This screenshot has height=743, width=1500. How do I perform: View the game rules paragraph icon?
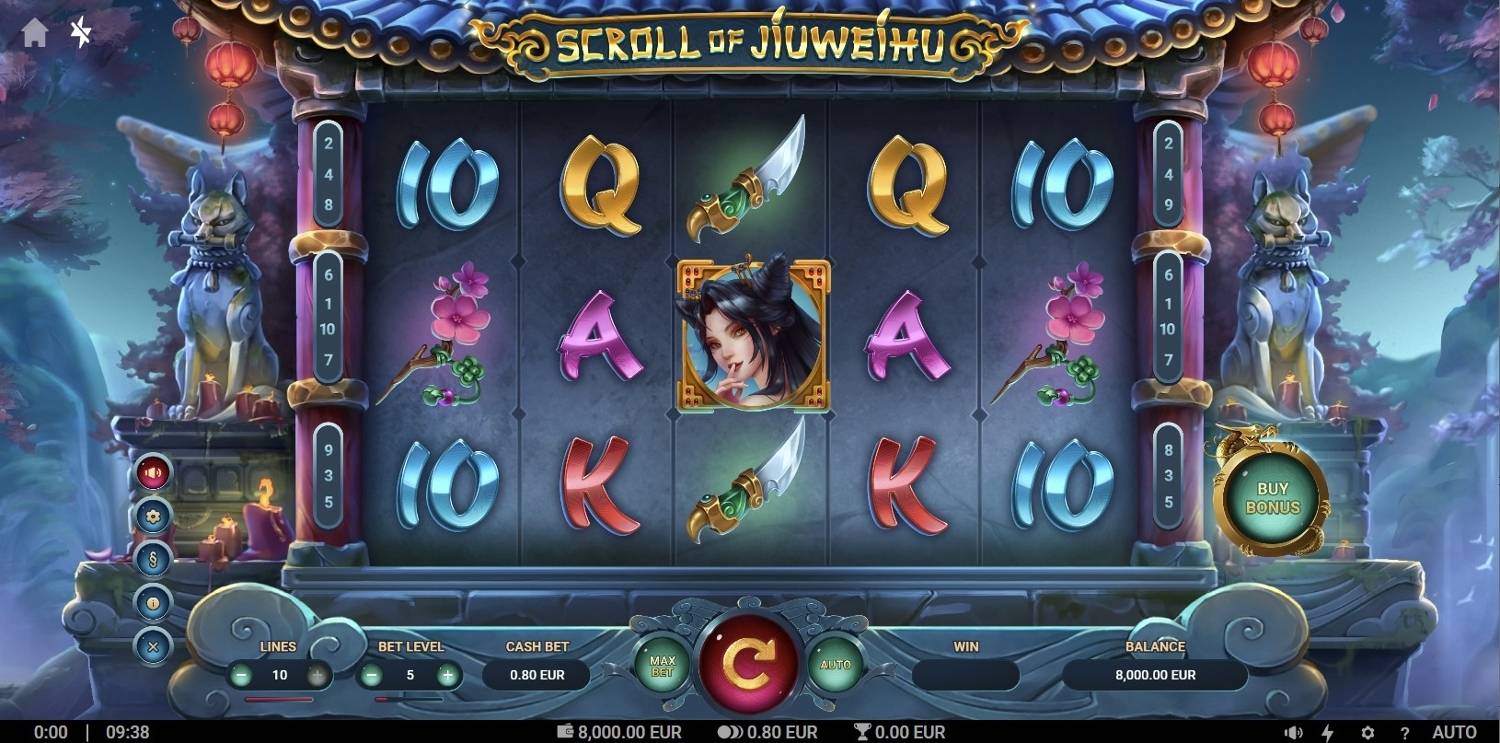tap(153, 560)
